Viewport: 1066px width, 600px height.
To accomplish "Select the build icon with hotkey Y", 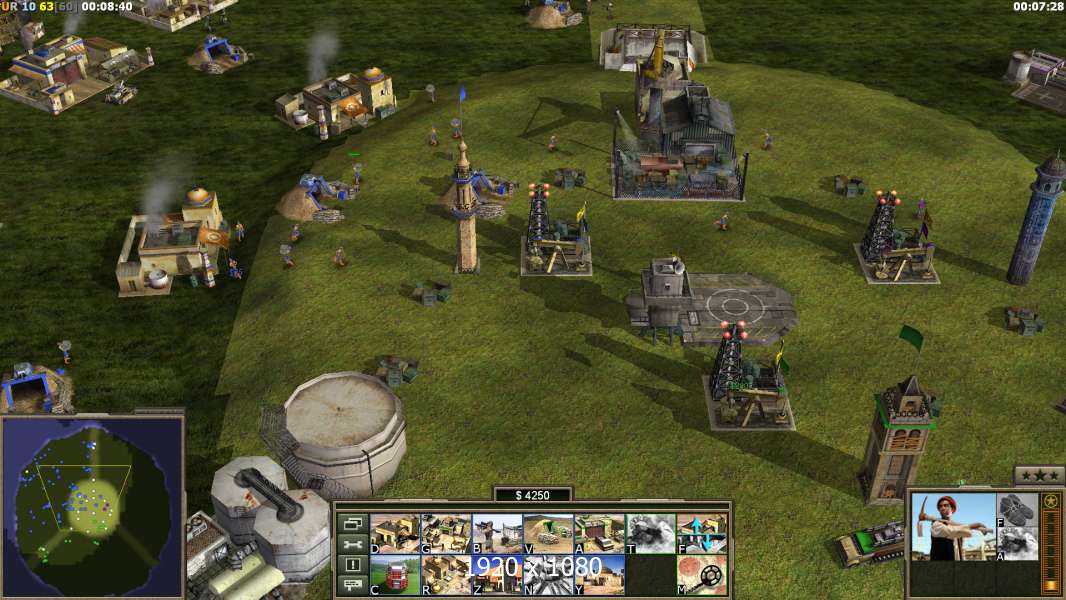I will pos(599,574).
